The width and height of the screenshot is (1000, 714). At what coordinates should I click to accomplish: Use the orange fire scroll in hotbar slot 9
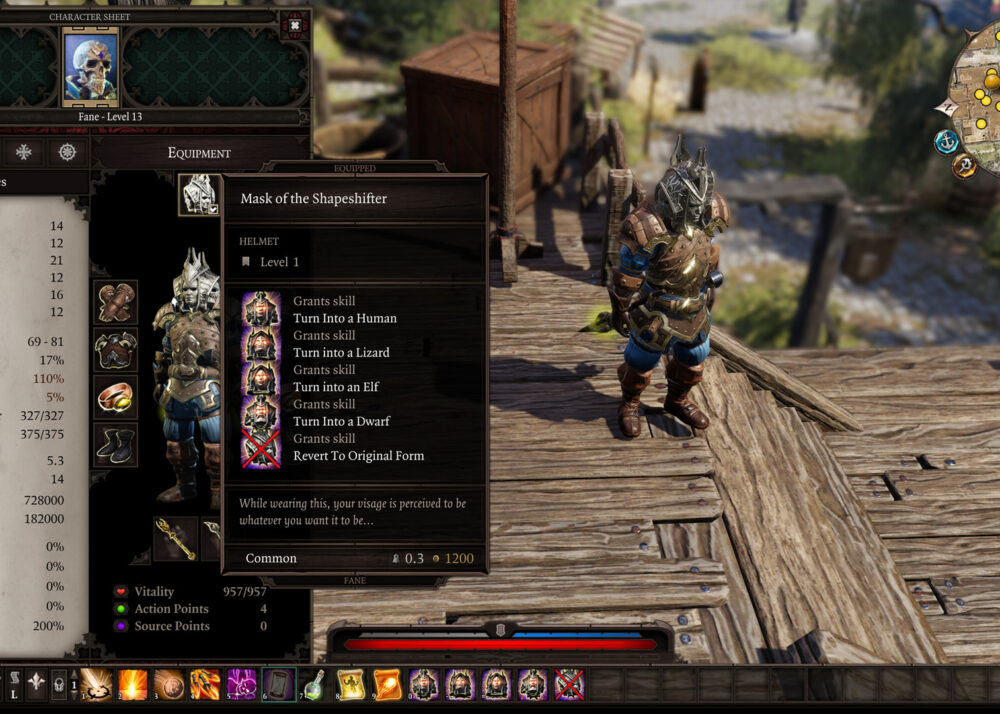pyautogui.click(x=387, y=684)
